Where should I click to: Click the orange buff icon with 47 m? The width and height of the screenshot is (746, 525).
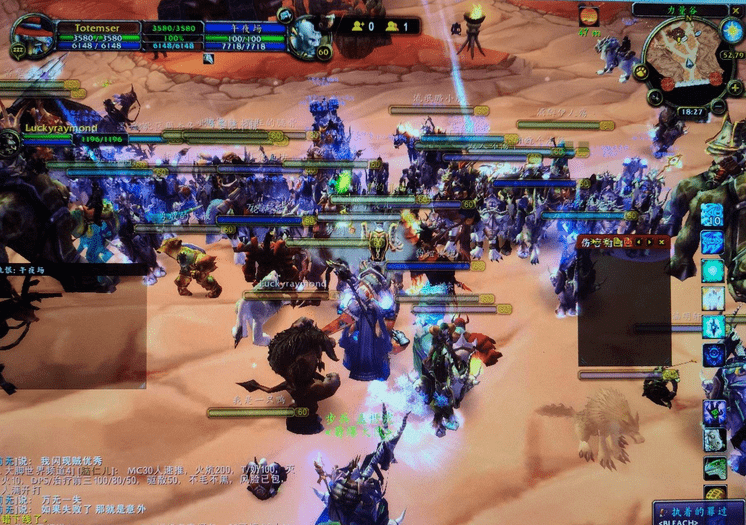pos(588,15)
